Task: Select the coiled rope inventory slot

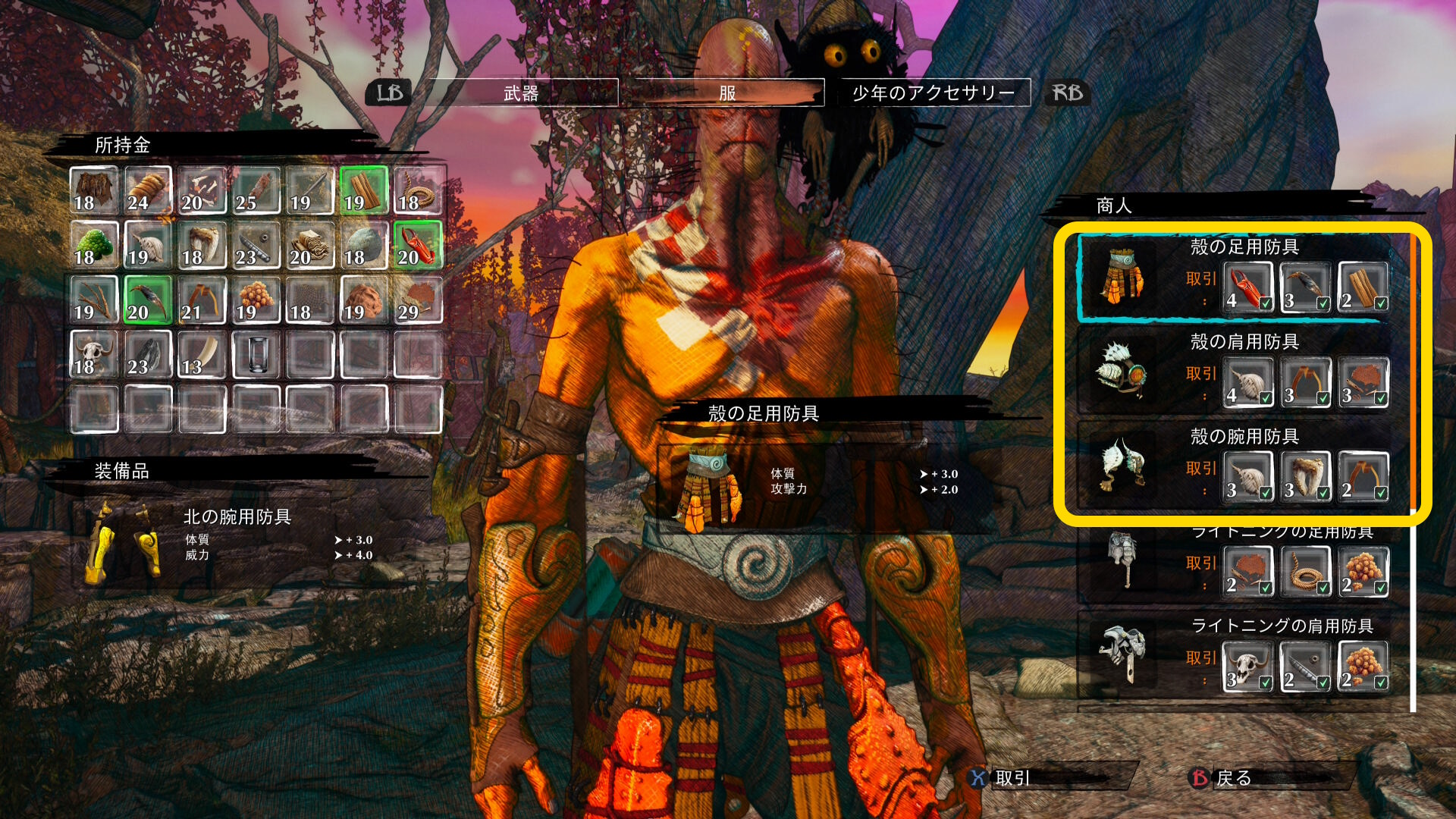Action: coord(418,190)
